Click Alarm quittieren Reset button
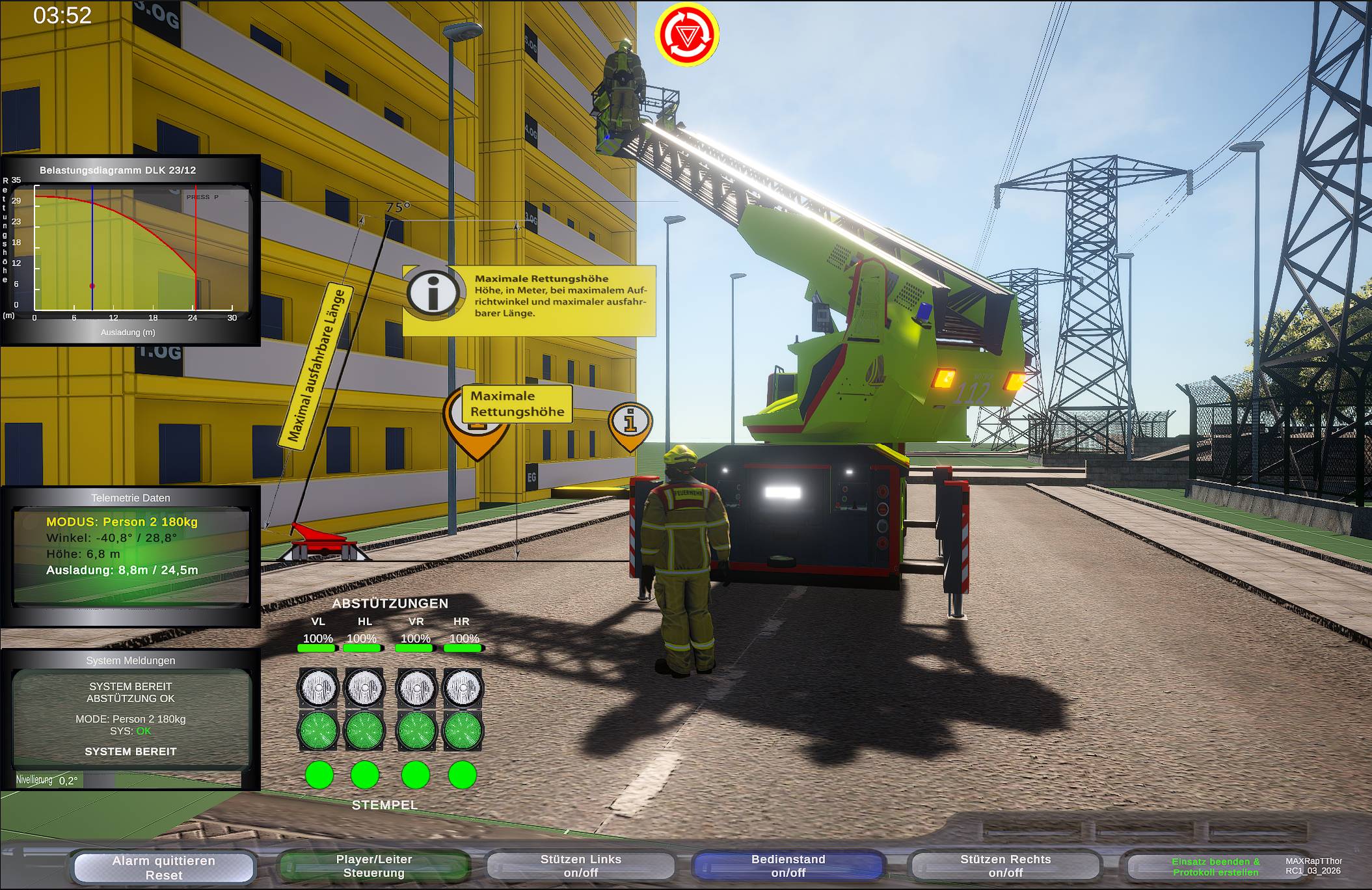 (163, 867)
